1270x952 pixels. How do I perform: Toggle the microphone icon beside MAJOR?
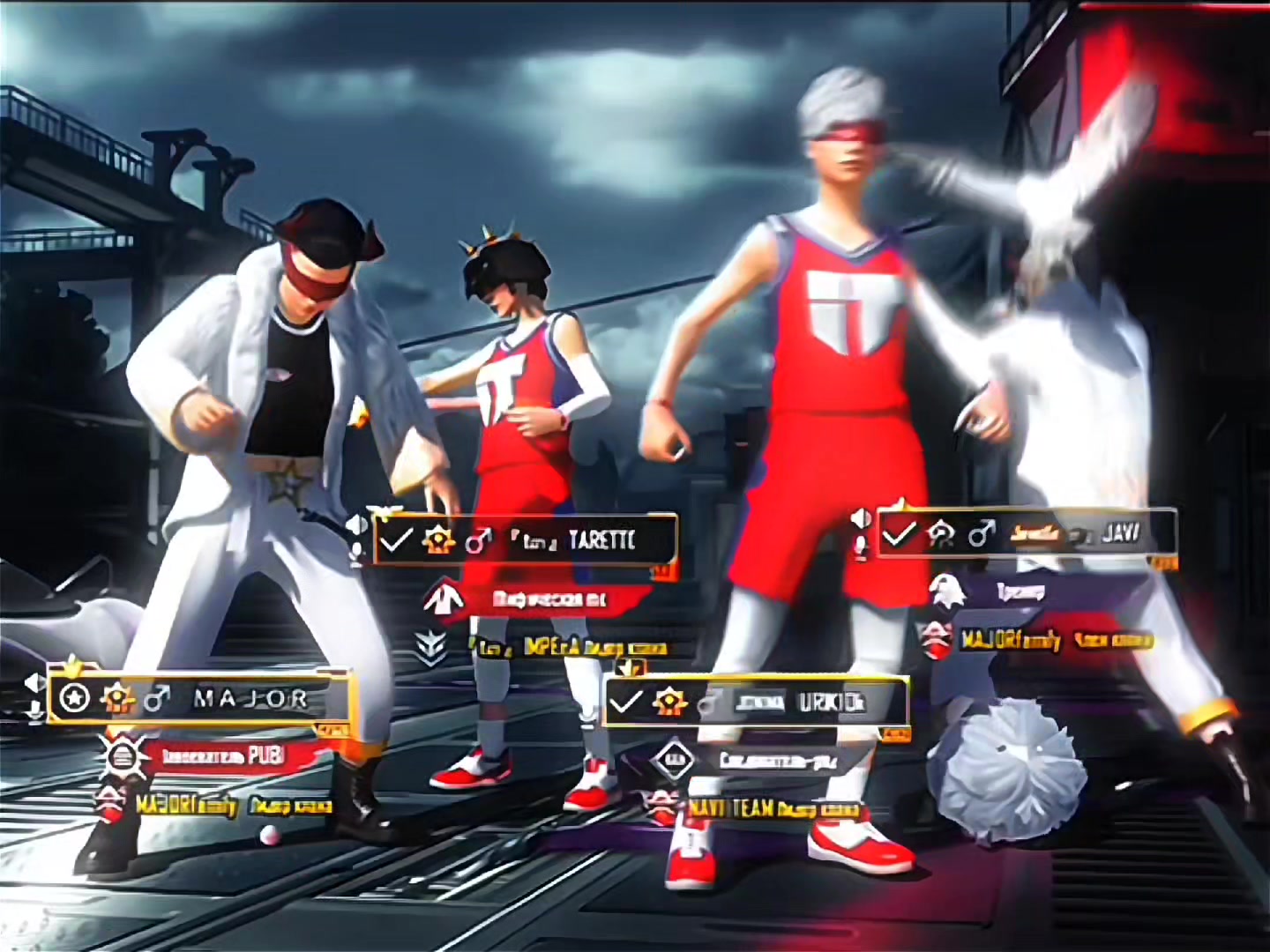(x=35, y=710)
